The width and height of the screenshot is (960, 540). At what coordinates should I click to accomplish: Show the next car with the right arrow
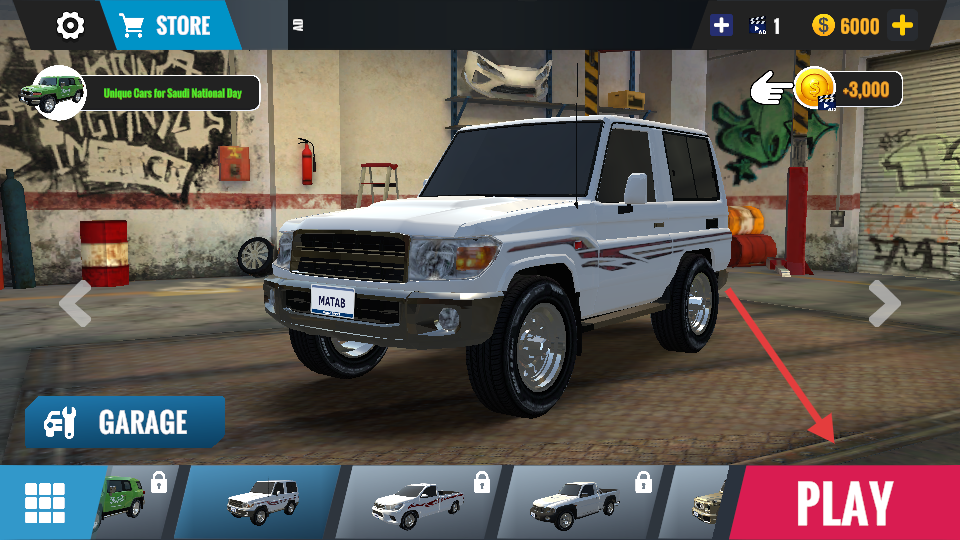(884, 303)
